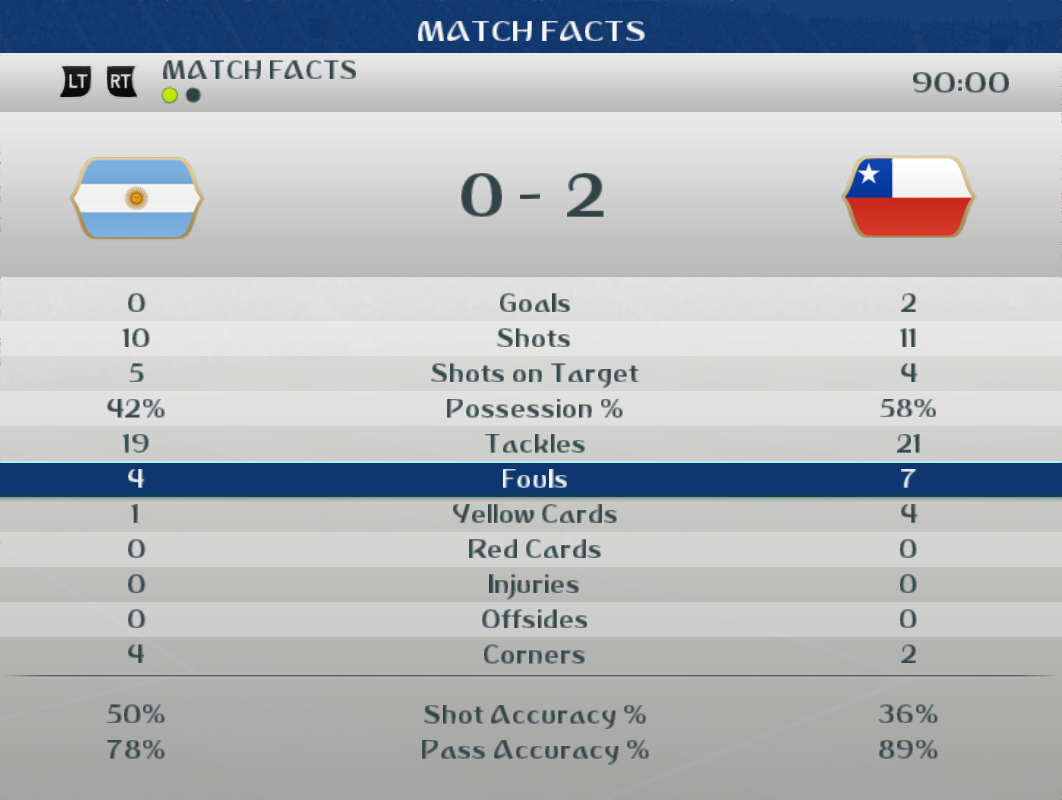Click the active green page dot
Viewport: 1062px width, 800px height.
[x=170, y=95]
